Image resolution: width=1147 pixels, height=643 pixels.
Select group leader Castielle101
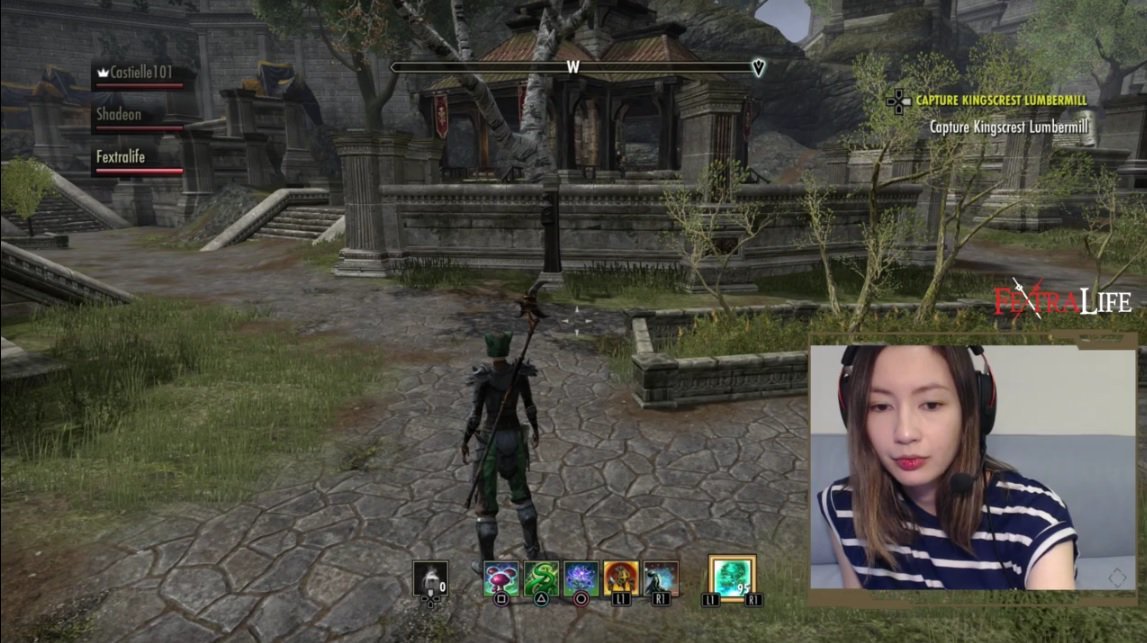(x=139, y=73)
